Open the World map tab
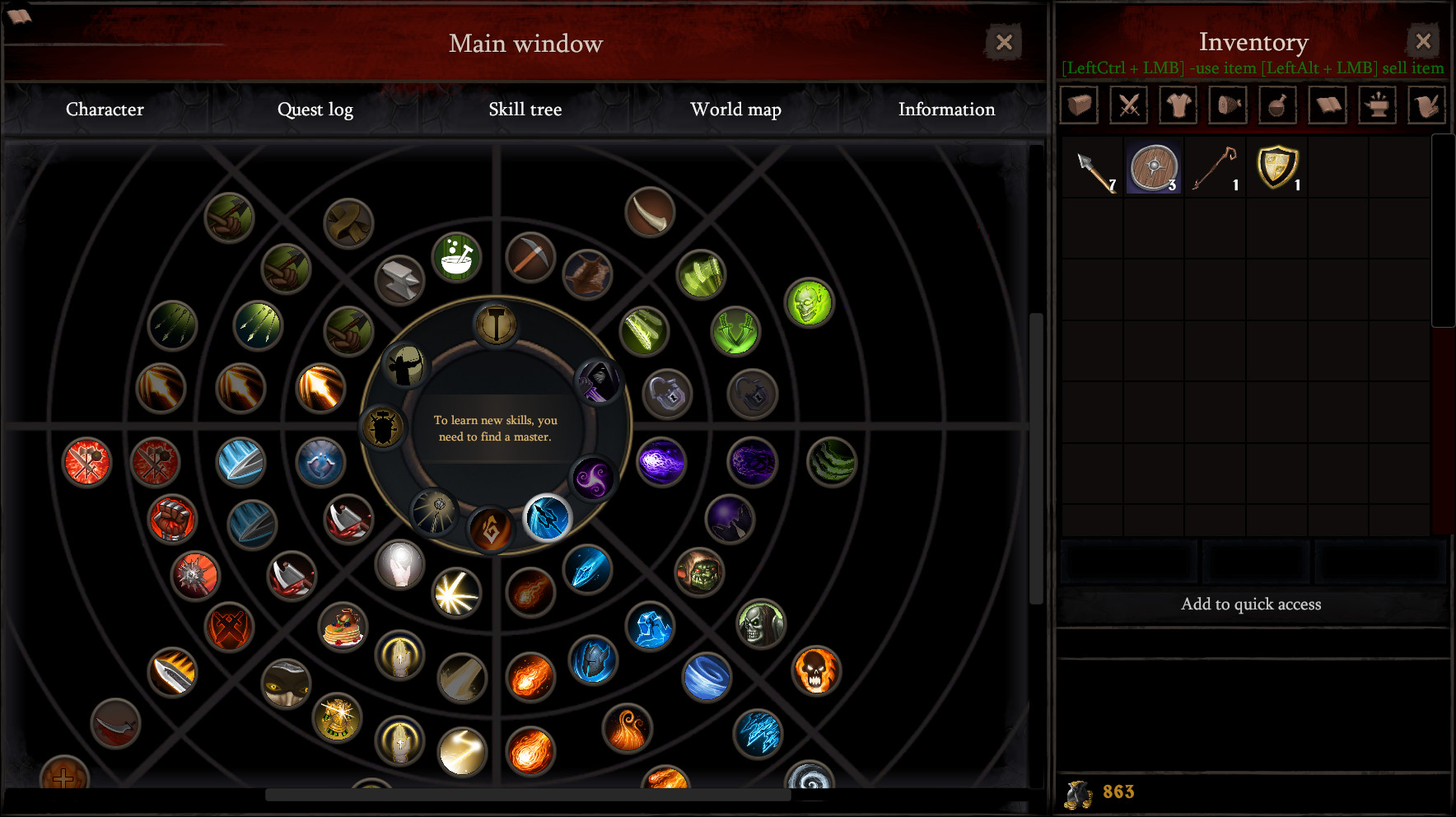The image size is (1456, 817). pyautogui.click(x=735, y=109)
